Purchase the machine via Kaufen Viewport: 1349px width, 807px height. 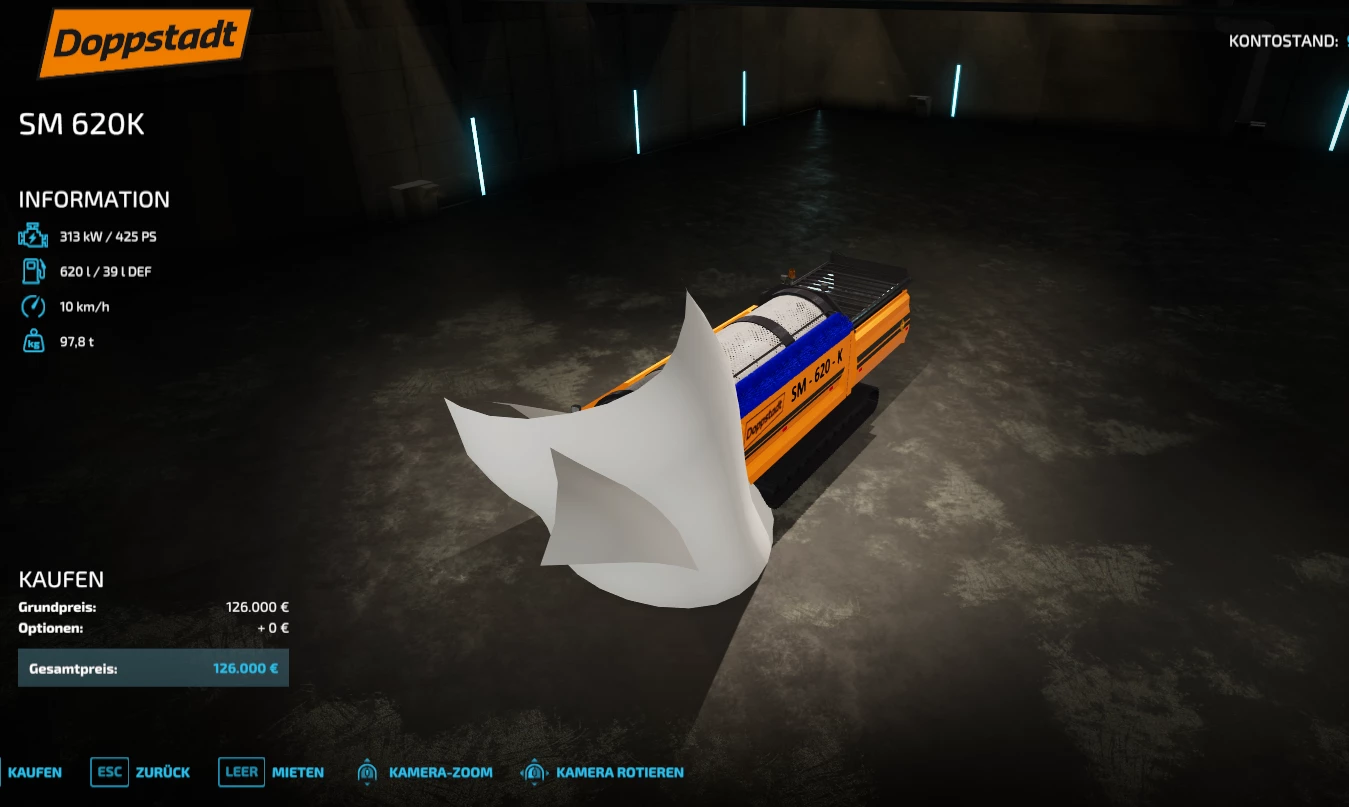click(x=36, y=772)
